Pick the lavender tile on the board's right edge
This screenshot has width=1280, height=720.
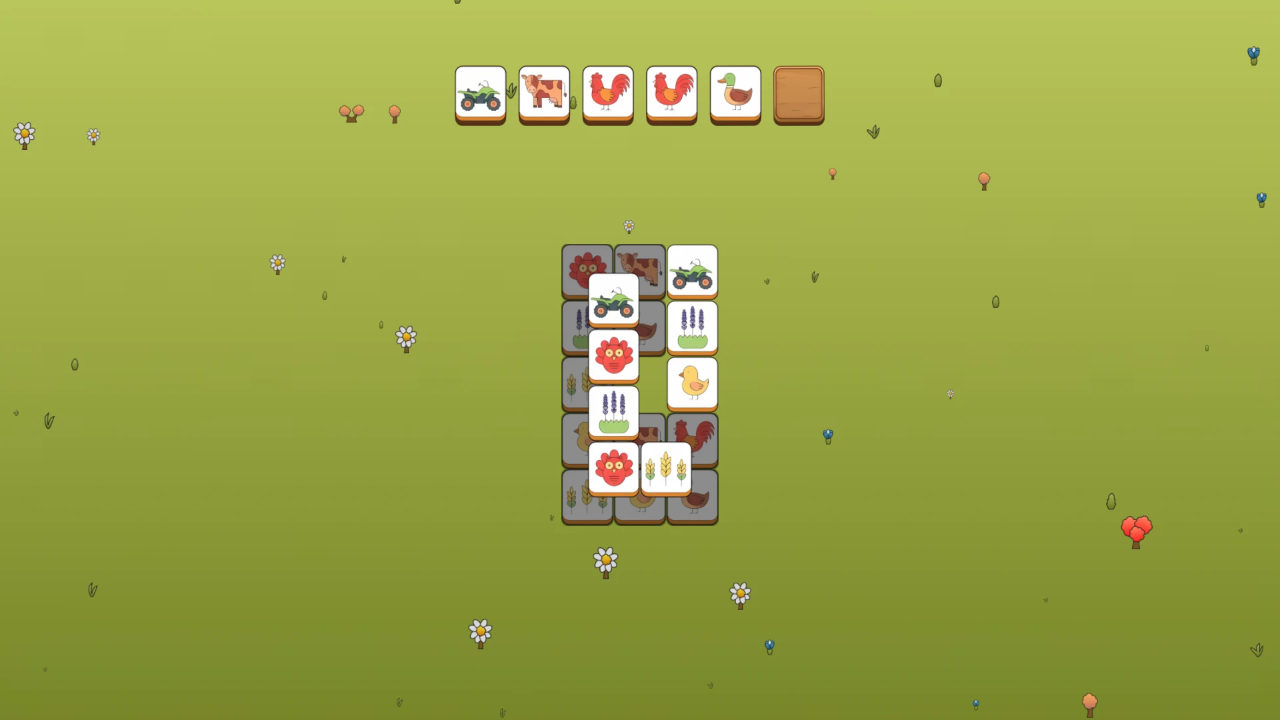692,328
